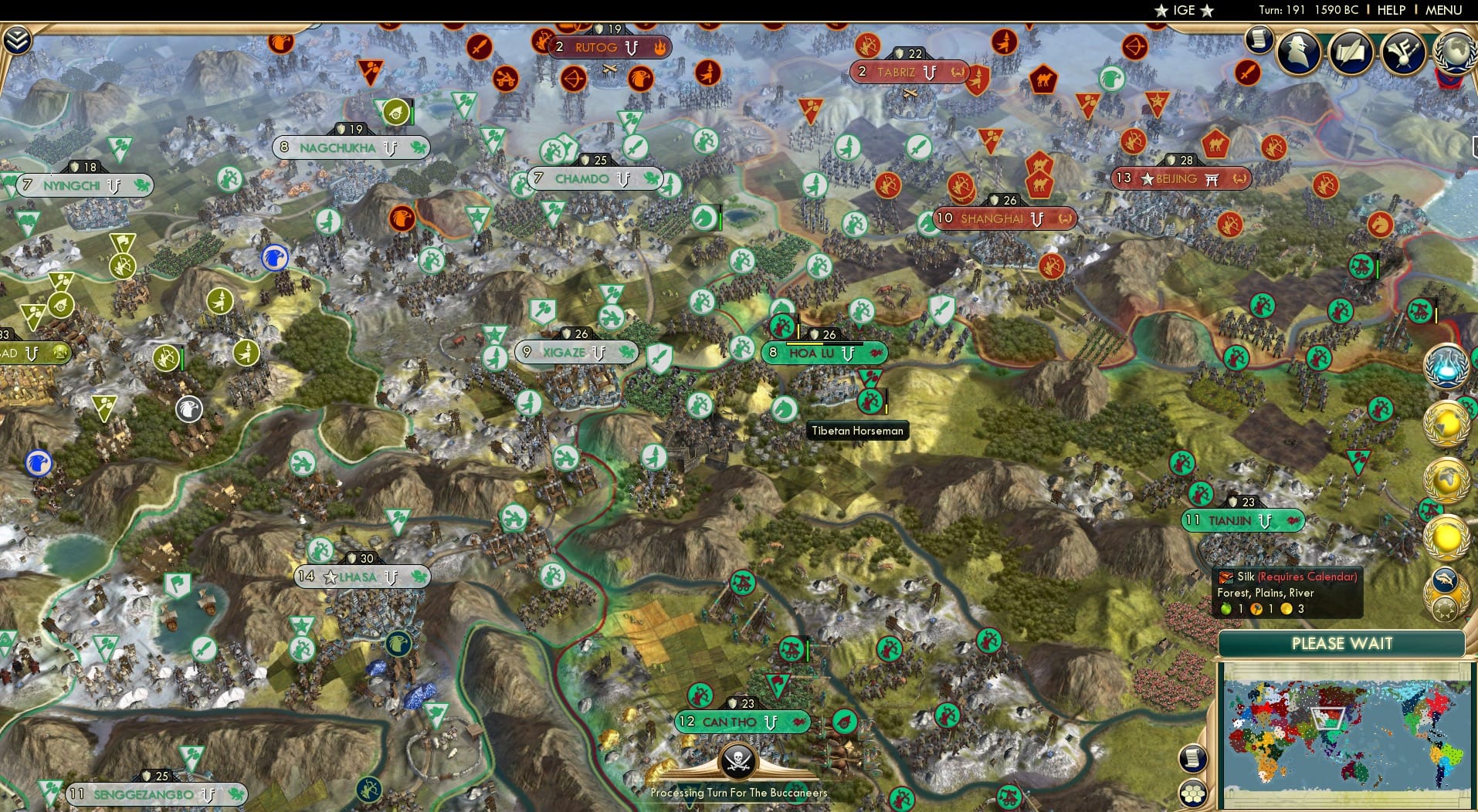Click the scroll icon above the hex grid button
Image resolution: width=1478 pixels, height=812 pixels.
click(x=1194, y=756)
